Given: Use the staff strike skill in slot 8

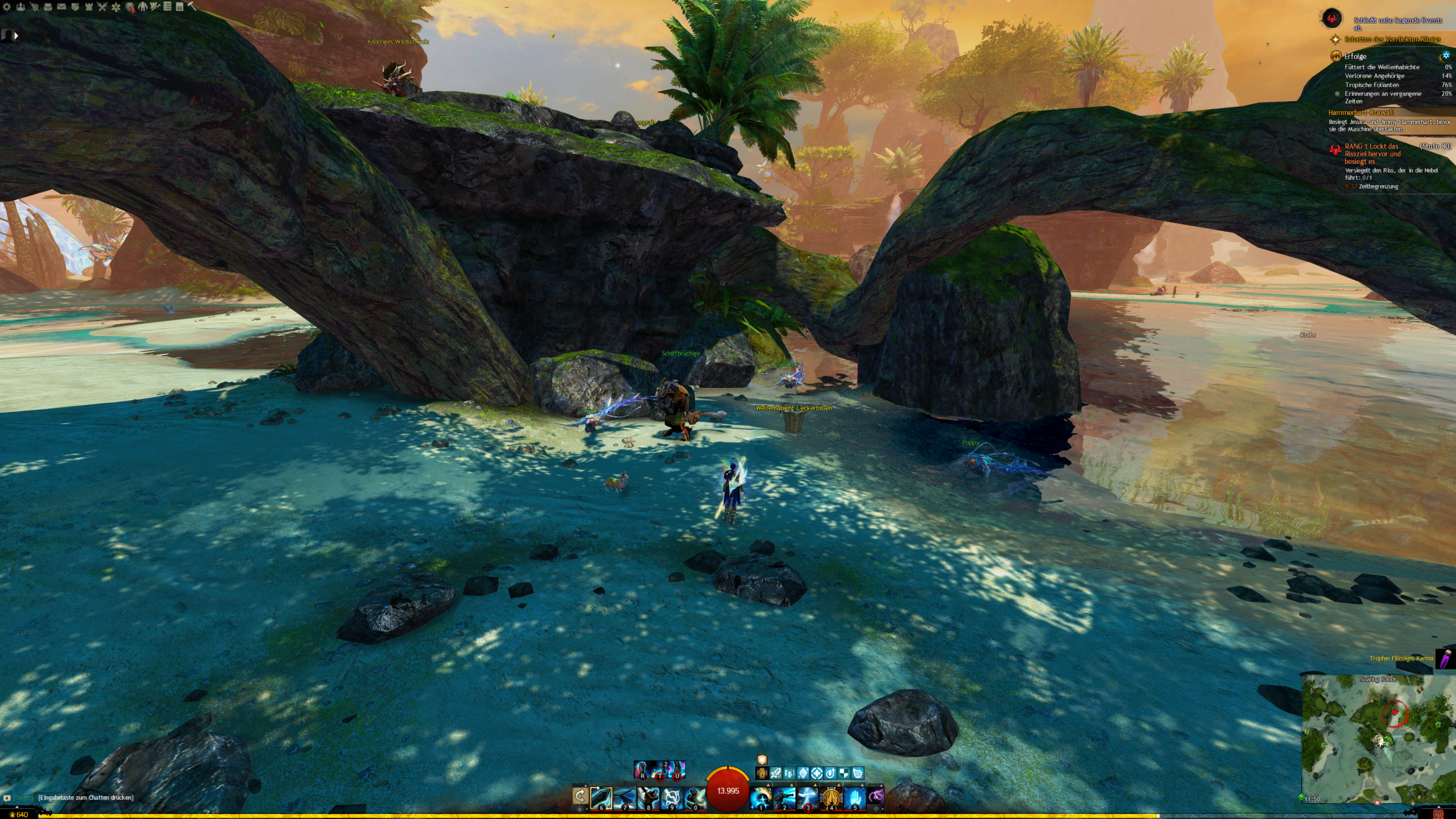Looking at the screenshot, I should pos(648,798).
